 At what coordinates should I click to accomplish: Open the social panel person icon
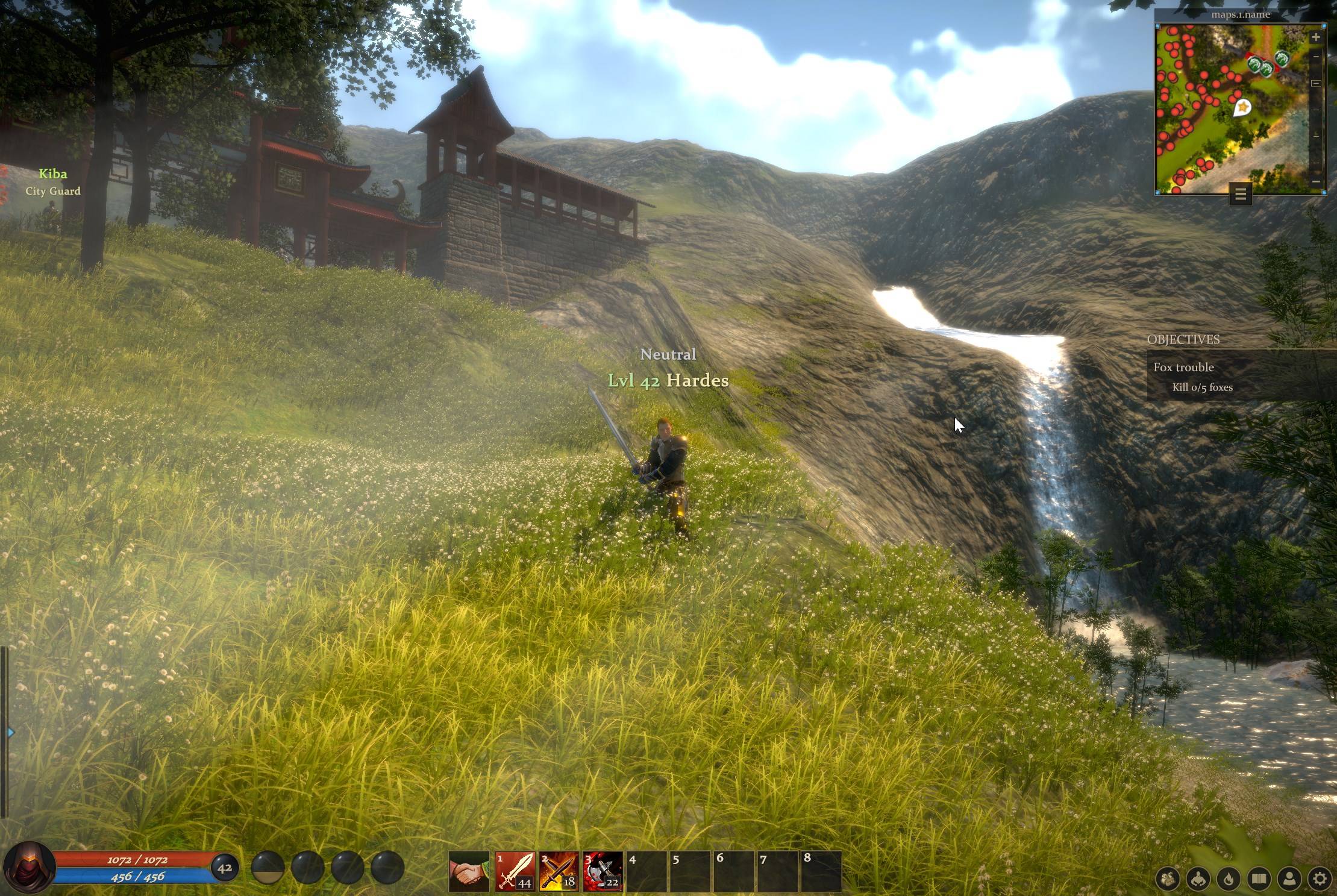pos(1289,880)
